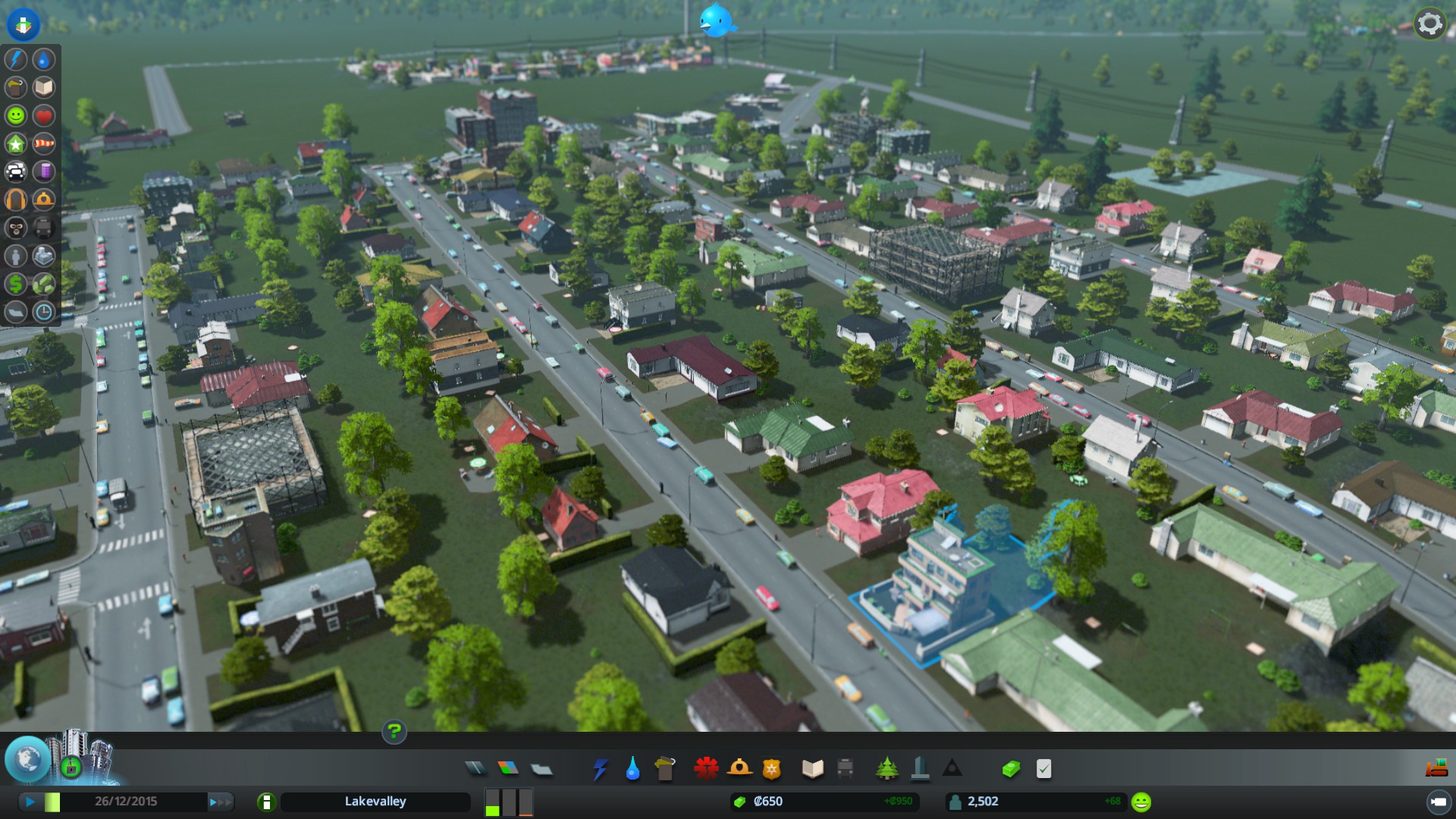The image size is (1456, 819).
Task: Show the health heart info view
Action: pos(44,115)
